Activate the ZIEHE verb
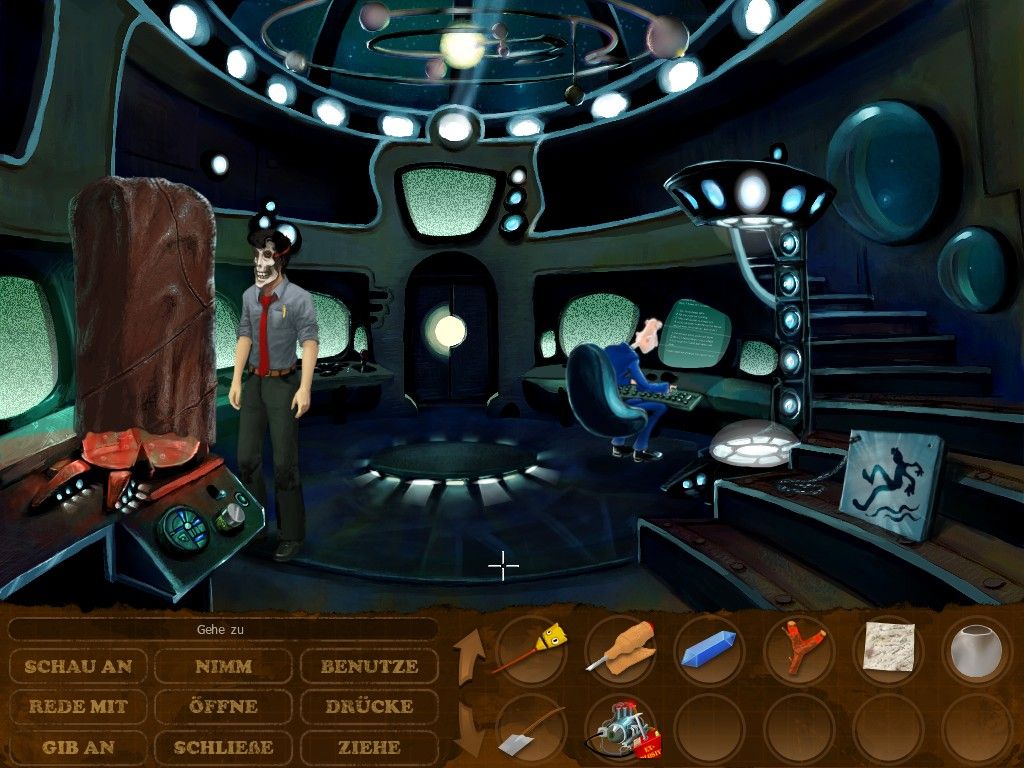The image size is (1024, 768). coord(369,746)
